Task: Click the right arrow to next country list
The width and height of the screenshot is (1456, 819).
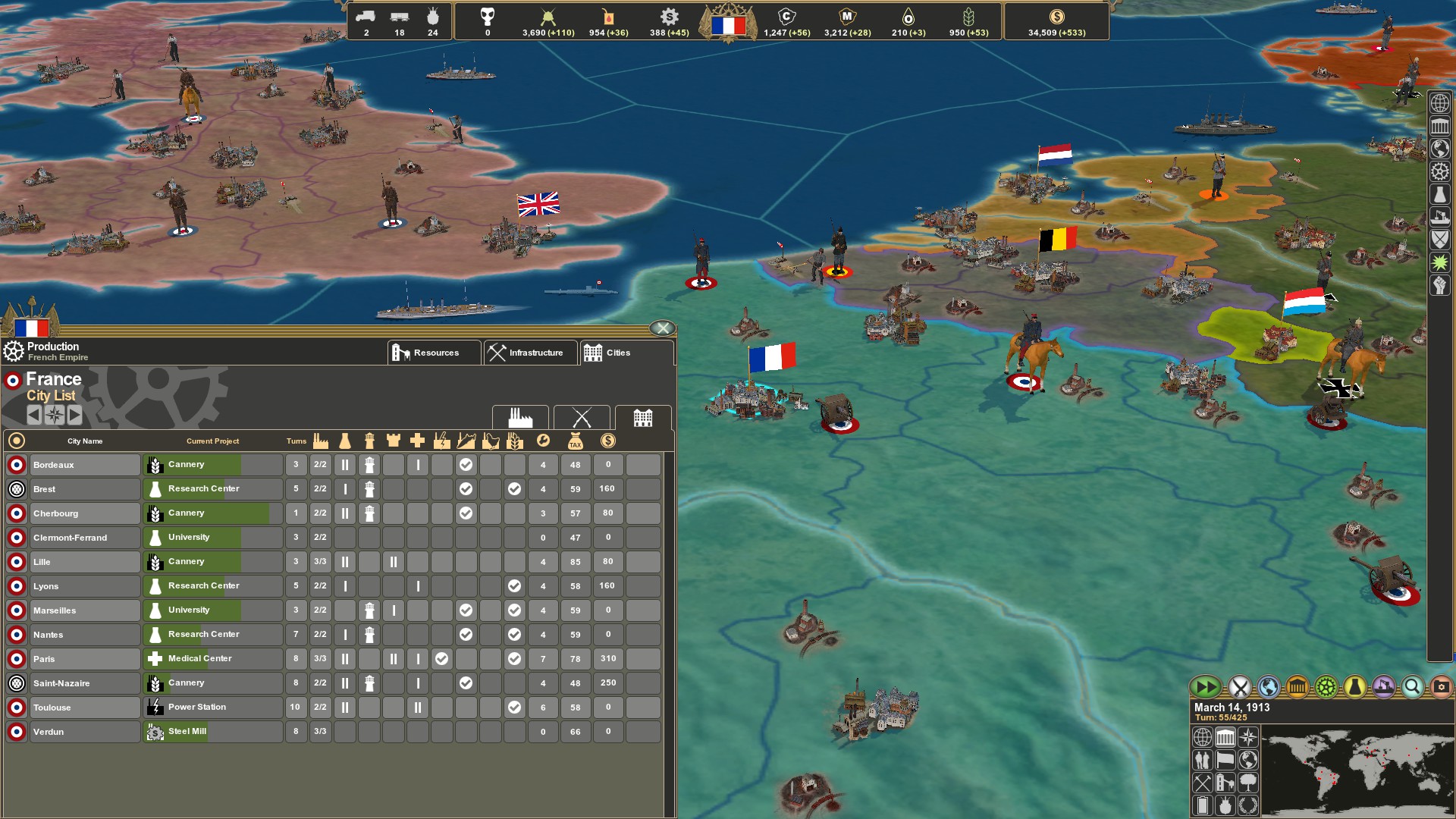Action: (74, 415)
